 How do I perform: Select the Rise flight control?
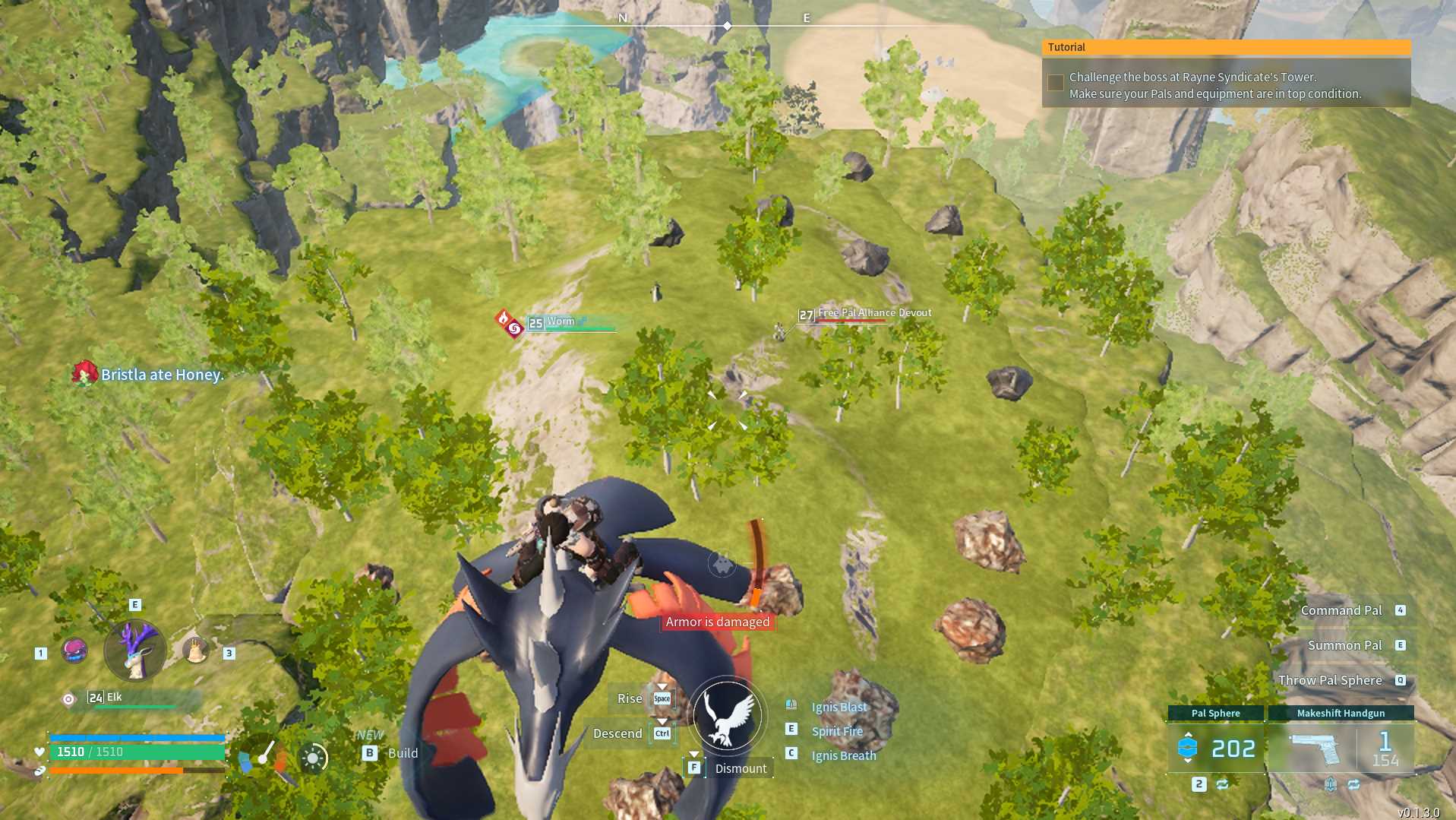(630, 698)
